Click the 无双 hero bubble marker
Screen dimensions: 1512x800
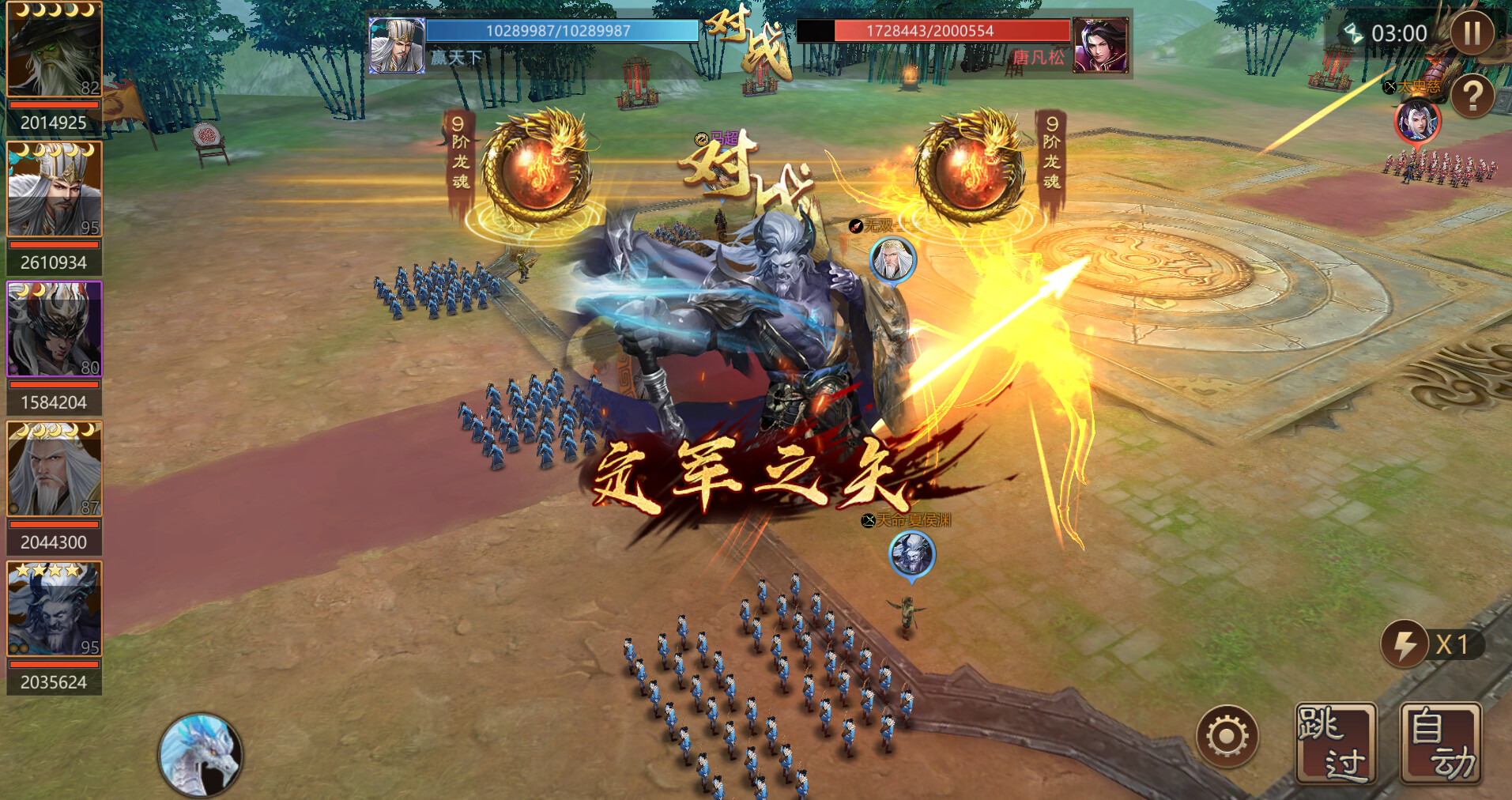tap(893, 261)
